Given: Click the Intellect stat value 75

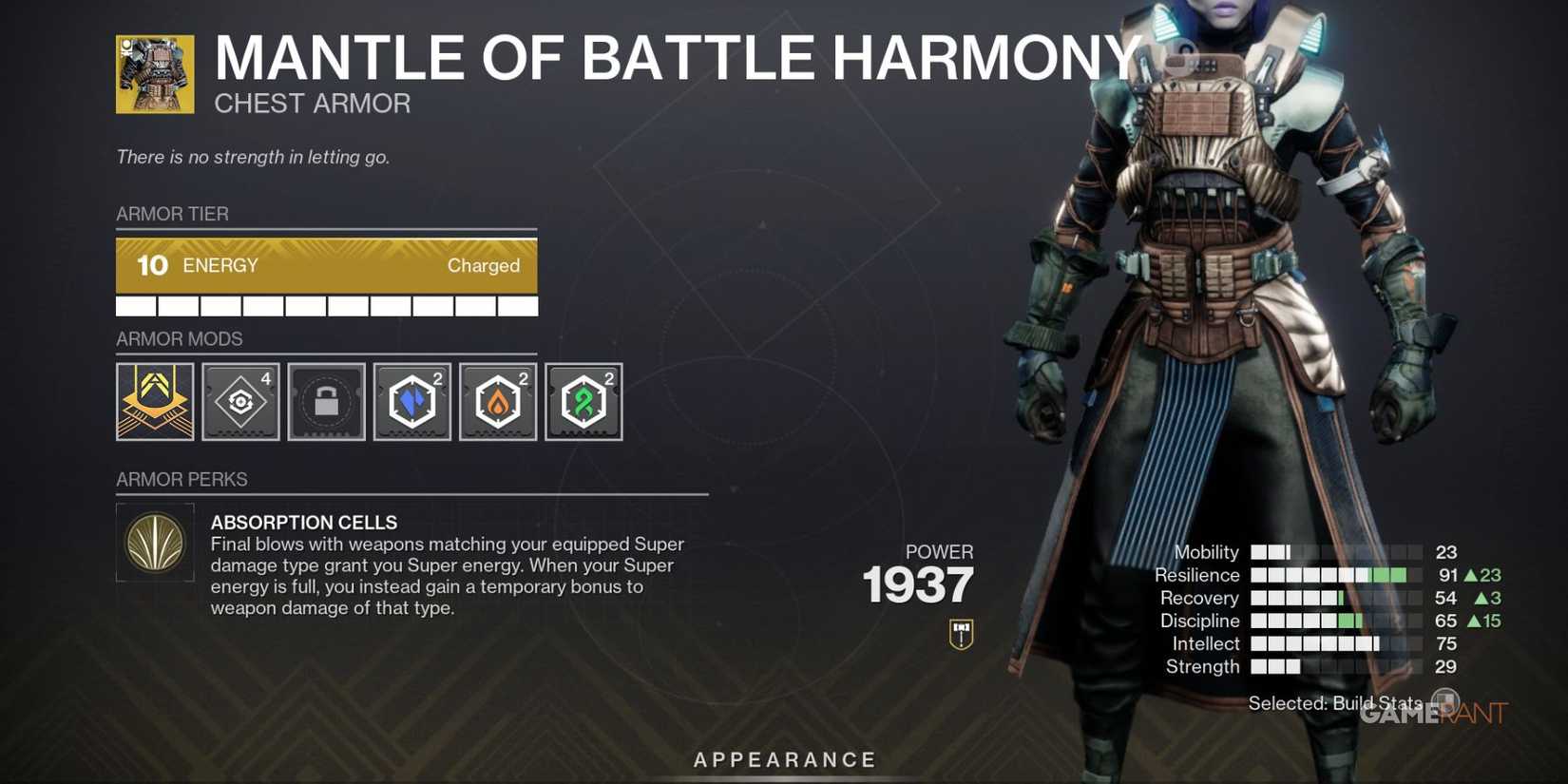Looking at the screenshot, I should click(x=1447, y=643).
